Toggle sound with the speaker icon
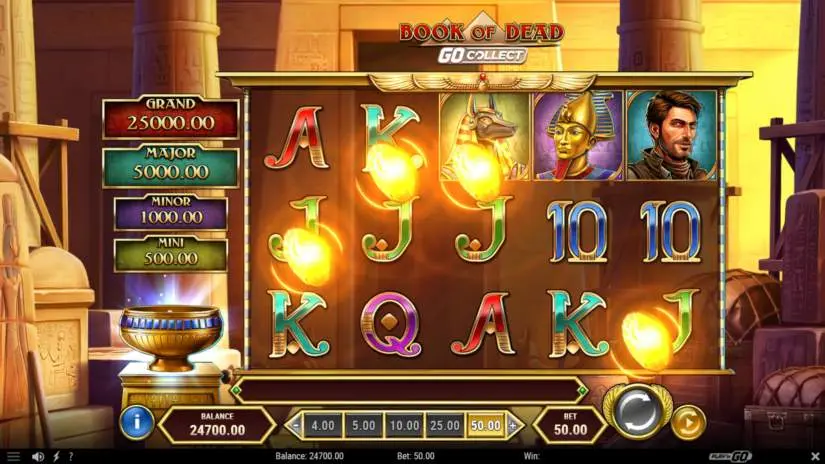 click(x=37, y=457)
